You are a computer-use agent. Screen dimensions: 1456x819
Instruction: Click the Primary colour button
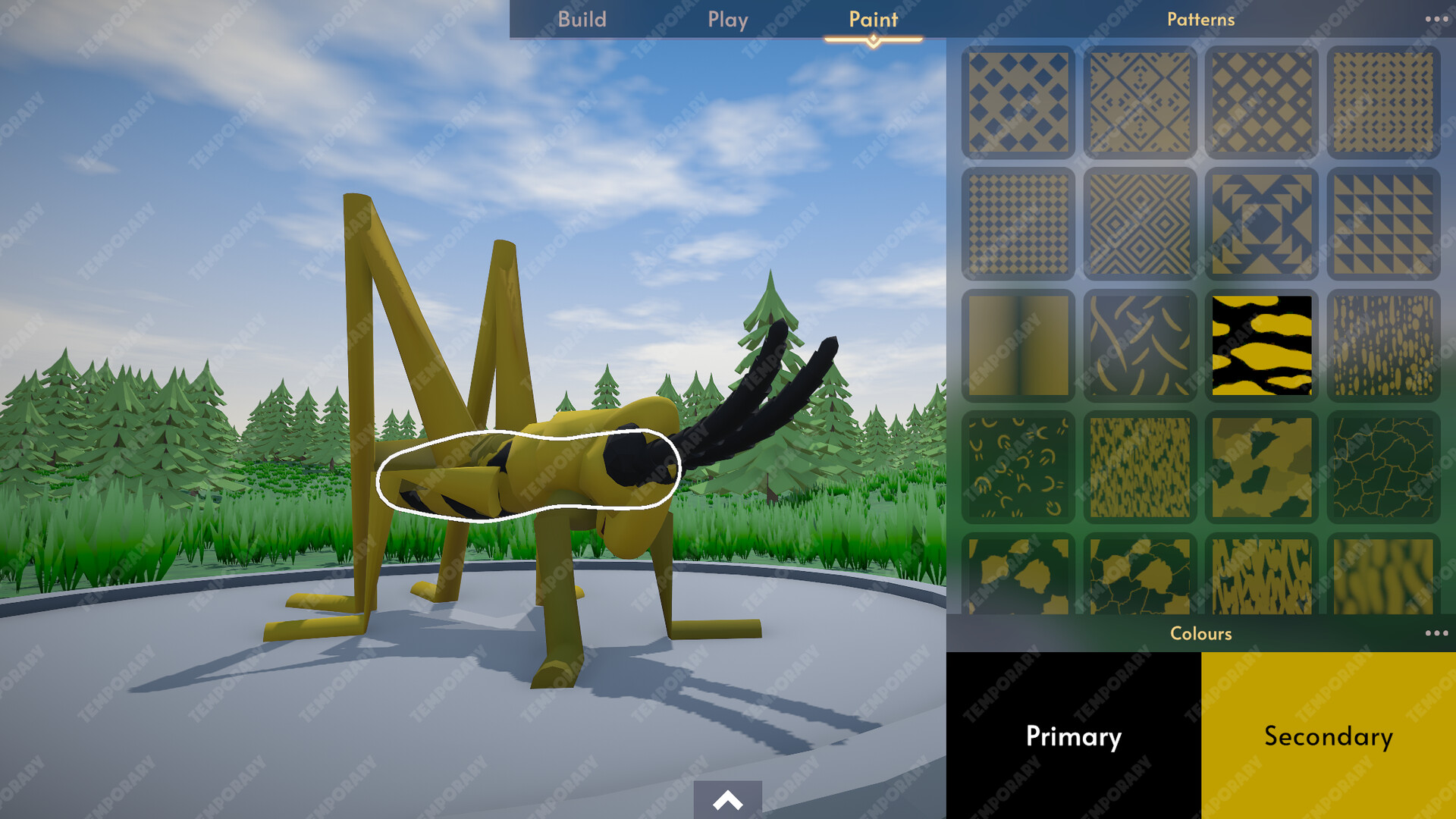(1073, 736)
